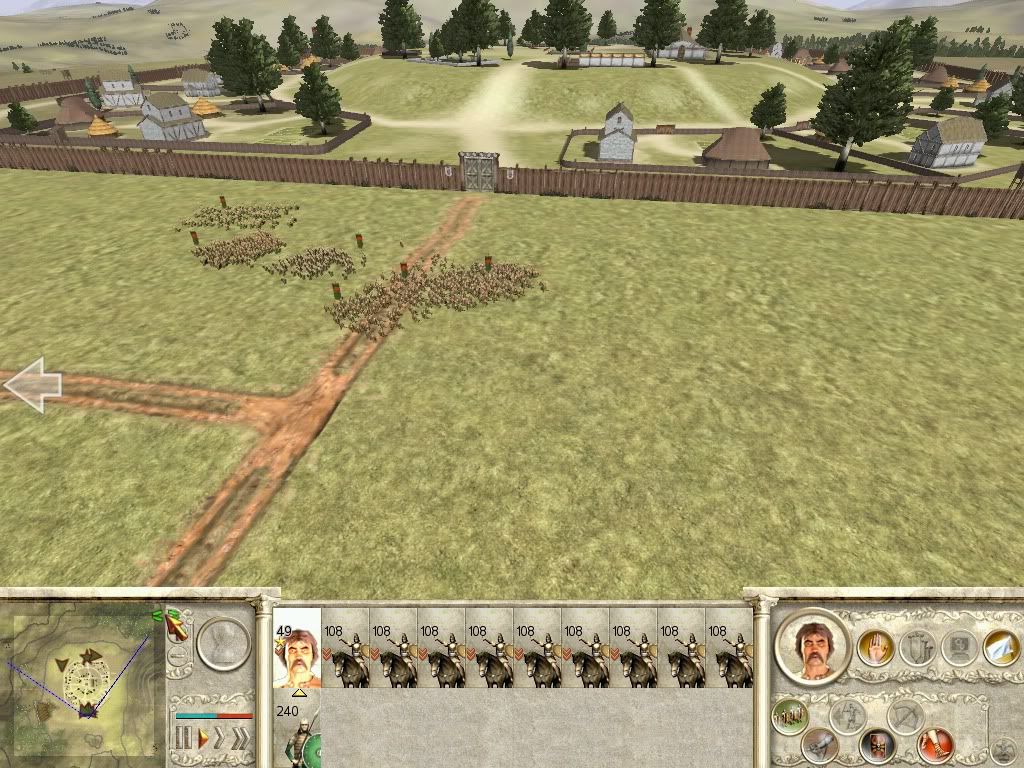
Task: Toggle the run sandal button
Action: pyautogui.click(x=937, y=745)
